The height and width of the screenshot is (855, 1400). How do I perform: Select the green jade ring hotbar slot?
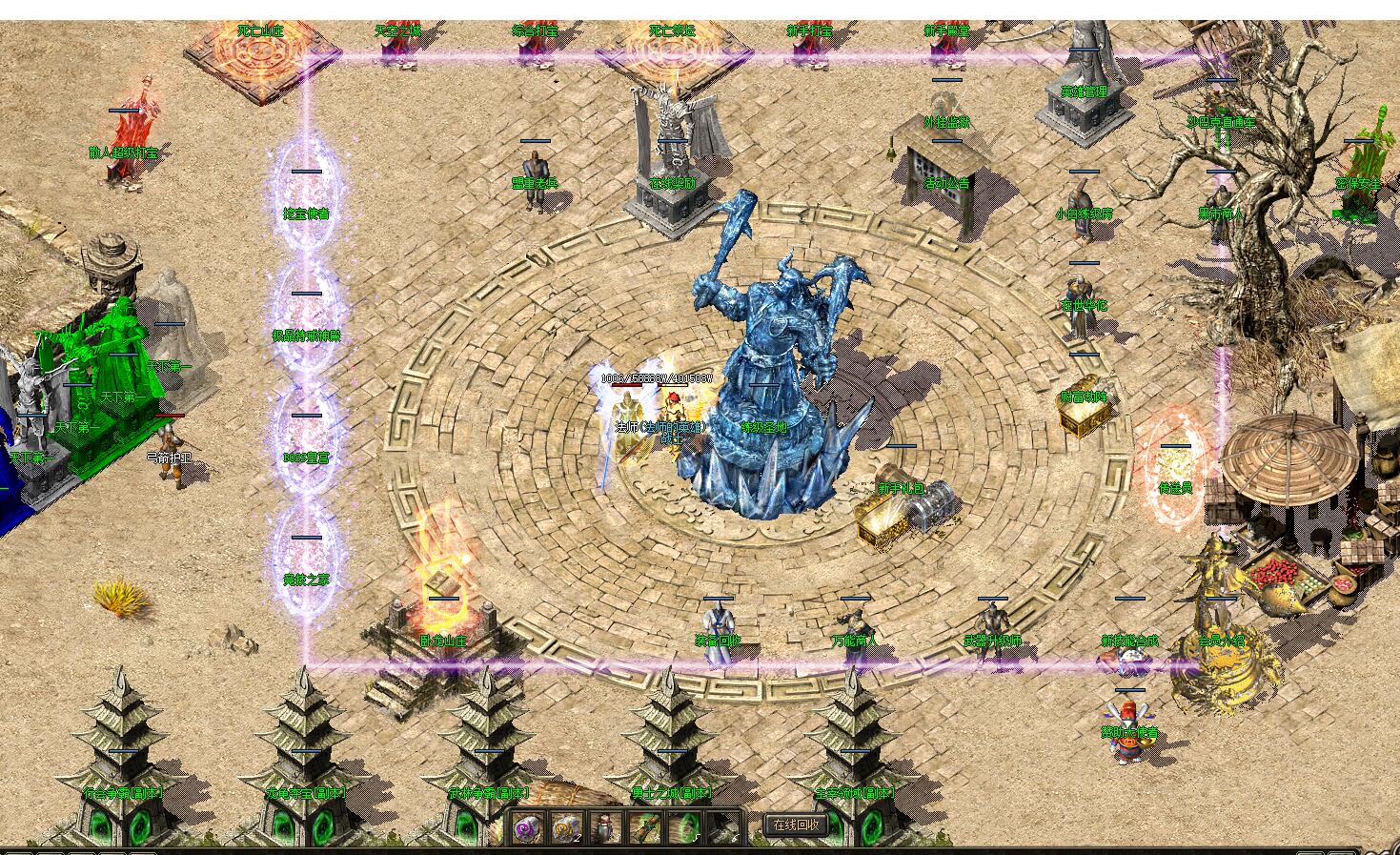pos(683,827)
